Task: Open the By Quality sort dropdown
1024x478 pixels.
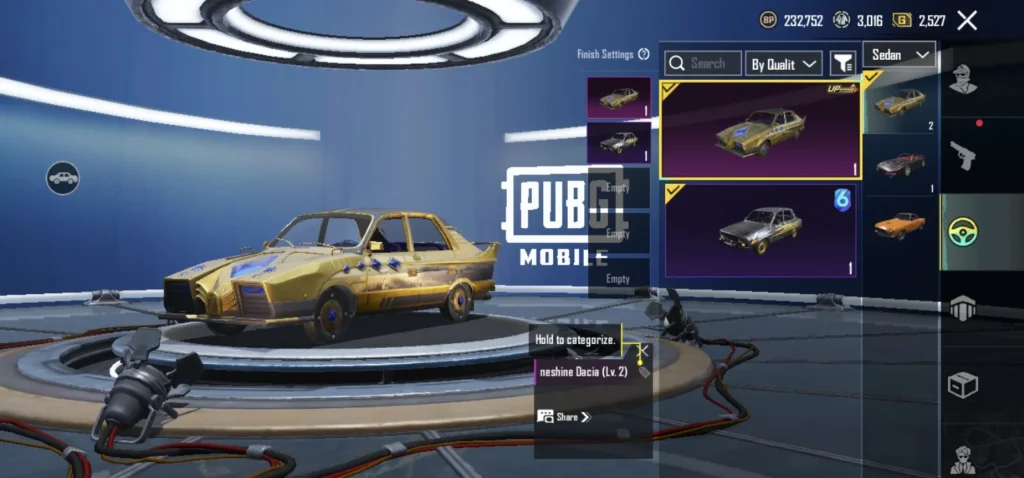Action: [785, 63]
